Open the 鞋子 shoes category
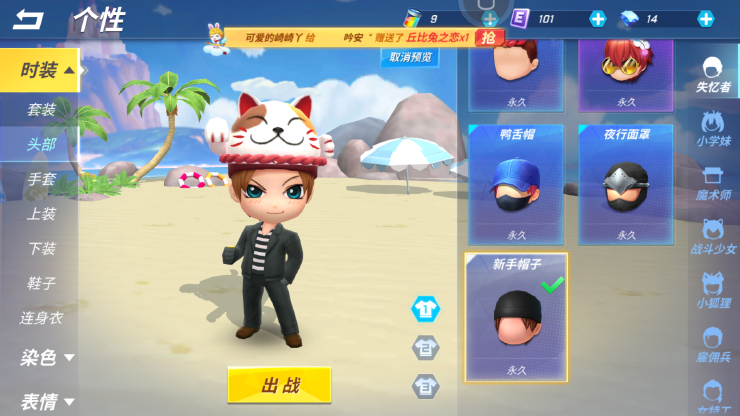740x416 pixels. pos(41,283)
